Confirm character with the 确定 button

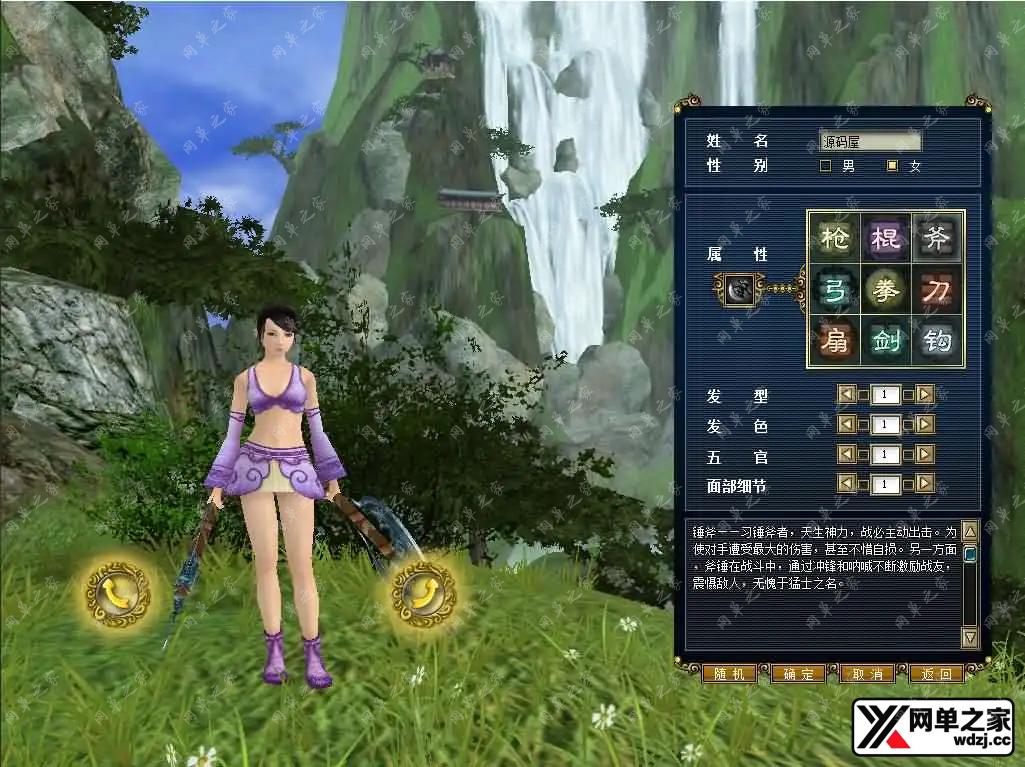(x=798, y=674)
